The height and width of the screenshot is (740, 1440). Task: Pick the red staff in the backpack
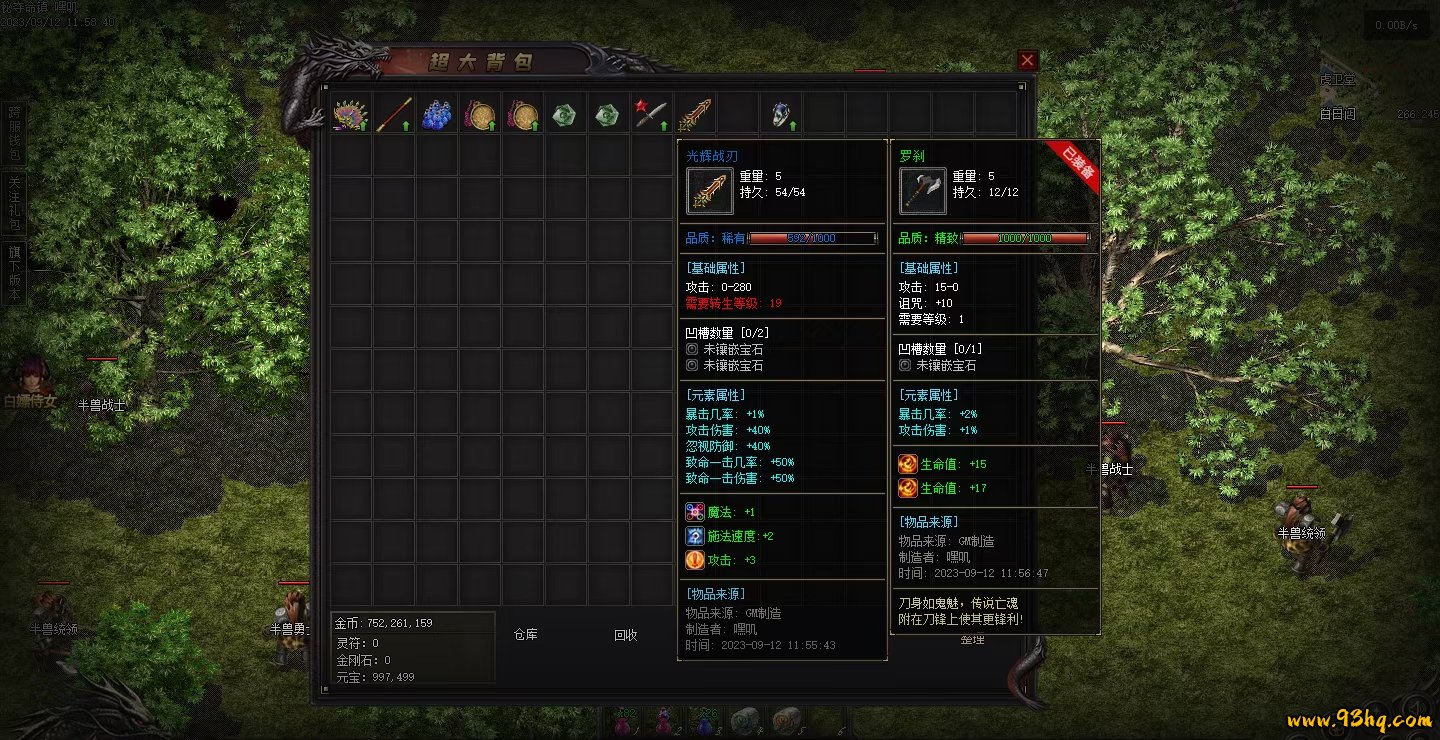[x=394, y=114]
